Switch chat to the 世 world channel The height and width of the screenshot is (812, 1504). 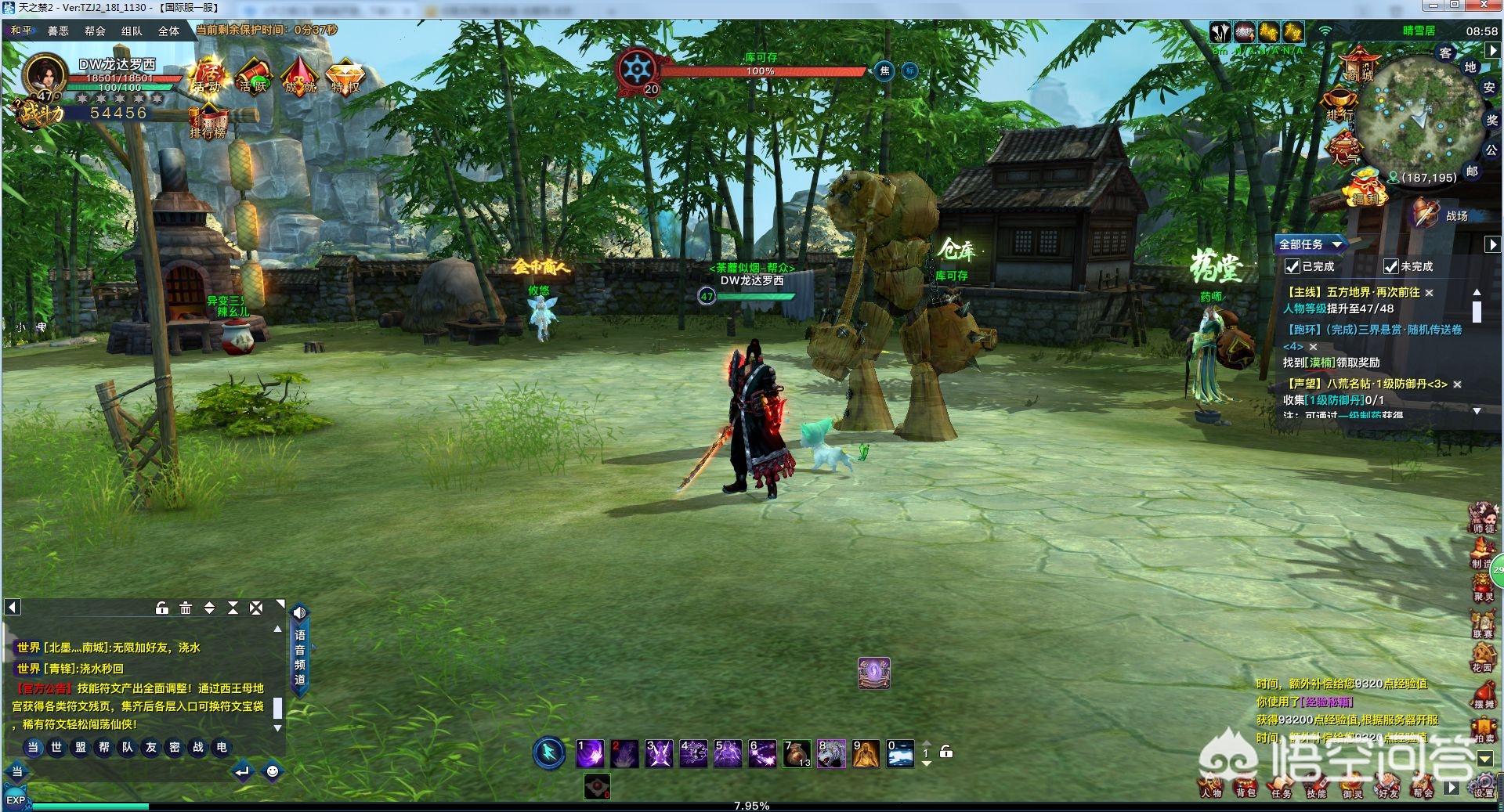tap(56, 747)
